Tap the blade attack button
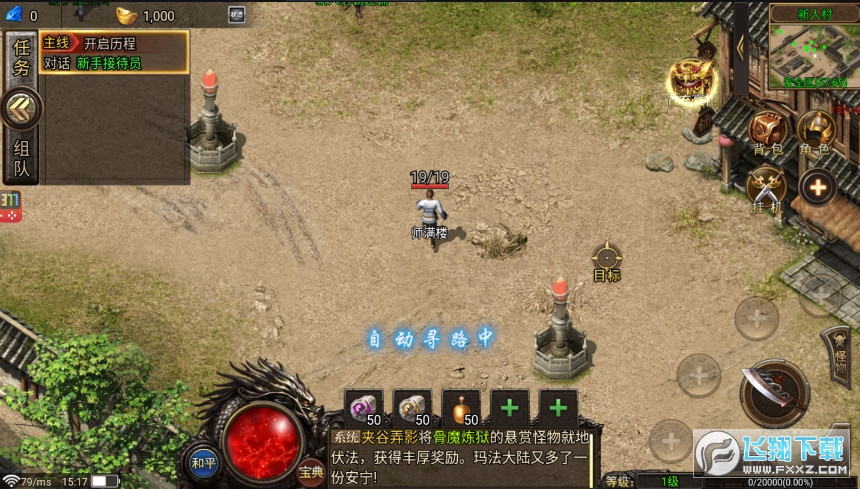 (774, 391)
